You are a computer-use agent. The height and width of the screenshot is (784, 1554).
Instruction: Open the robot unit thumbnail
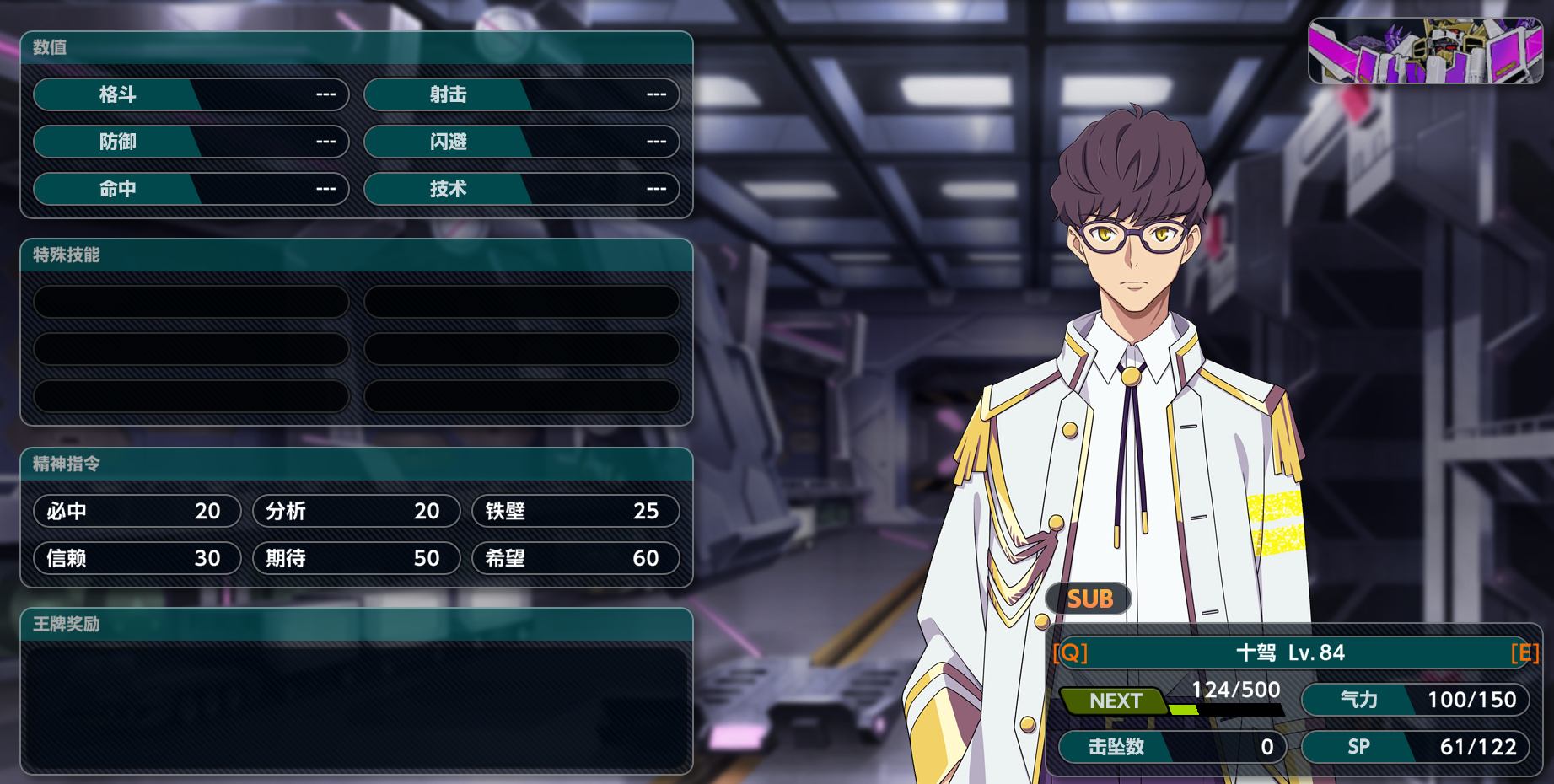click(x=1425, y=51)
